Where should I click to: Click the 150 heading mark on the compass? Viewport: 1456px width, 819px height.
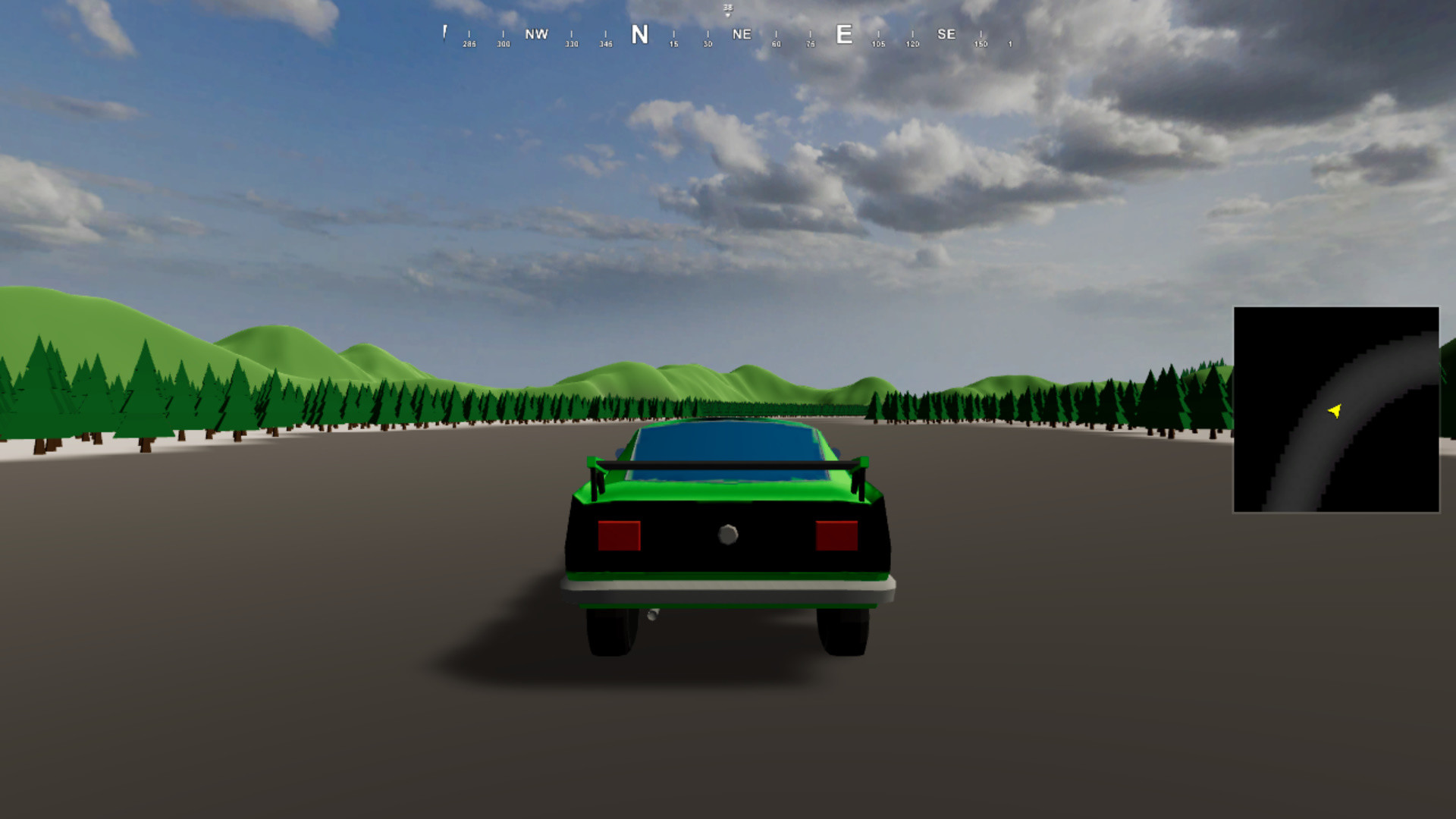click(981, 44)
